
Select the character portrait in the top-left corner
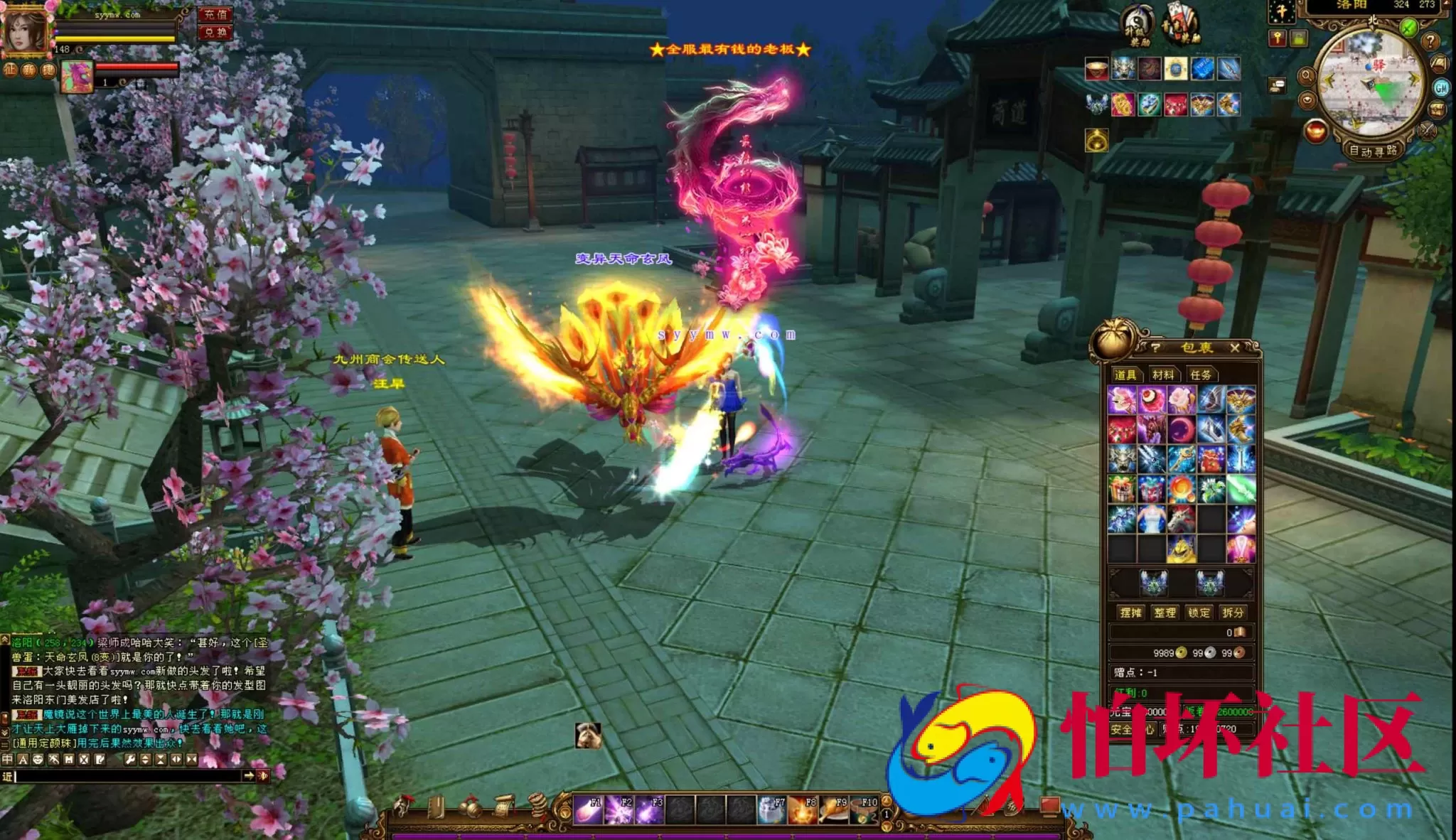(x=25, y=30)
